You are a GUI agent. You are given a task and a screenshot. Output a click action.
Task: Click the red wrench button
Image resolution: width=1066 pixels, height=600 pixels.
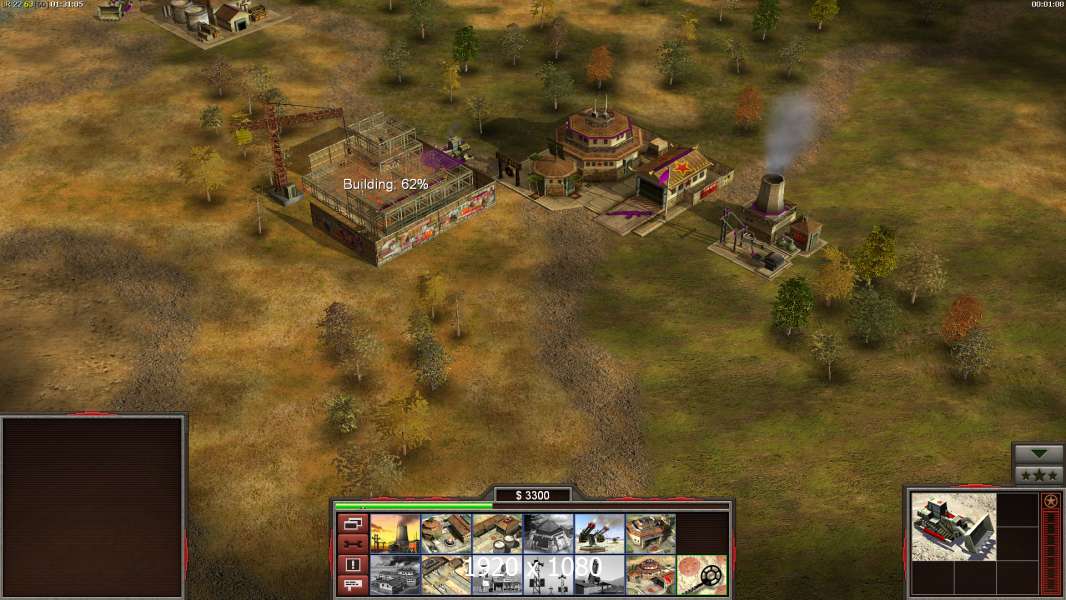352,544
